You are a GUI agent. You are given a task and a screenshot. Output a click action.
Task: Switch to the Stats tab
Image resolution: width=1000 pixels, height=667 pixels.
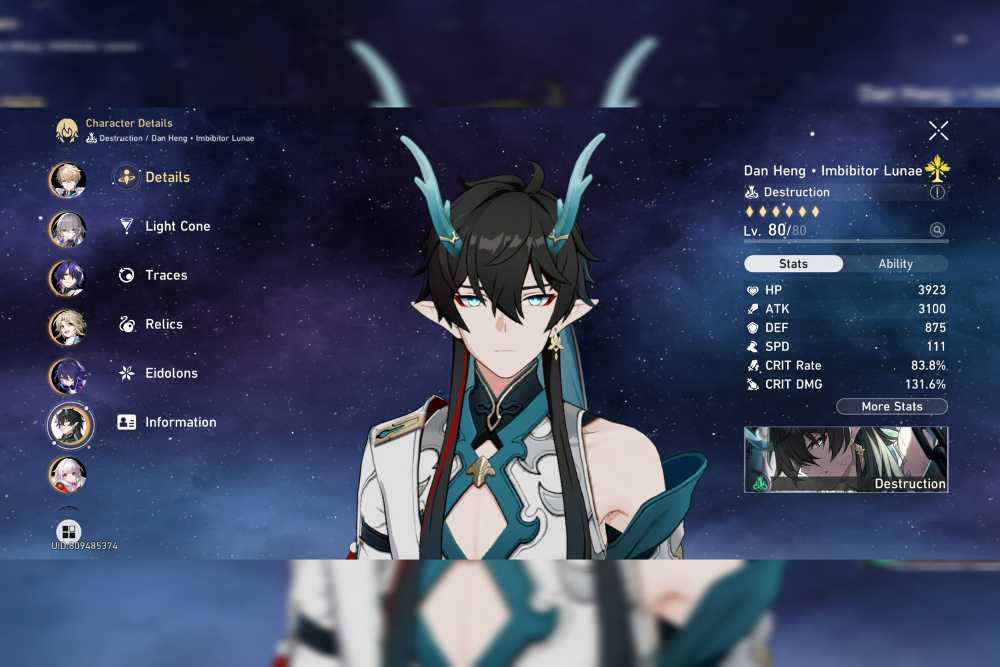793,264
